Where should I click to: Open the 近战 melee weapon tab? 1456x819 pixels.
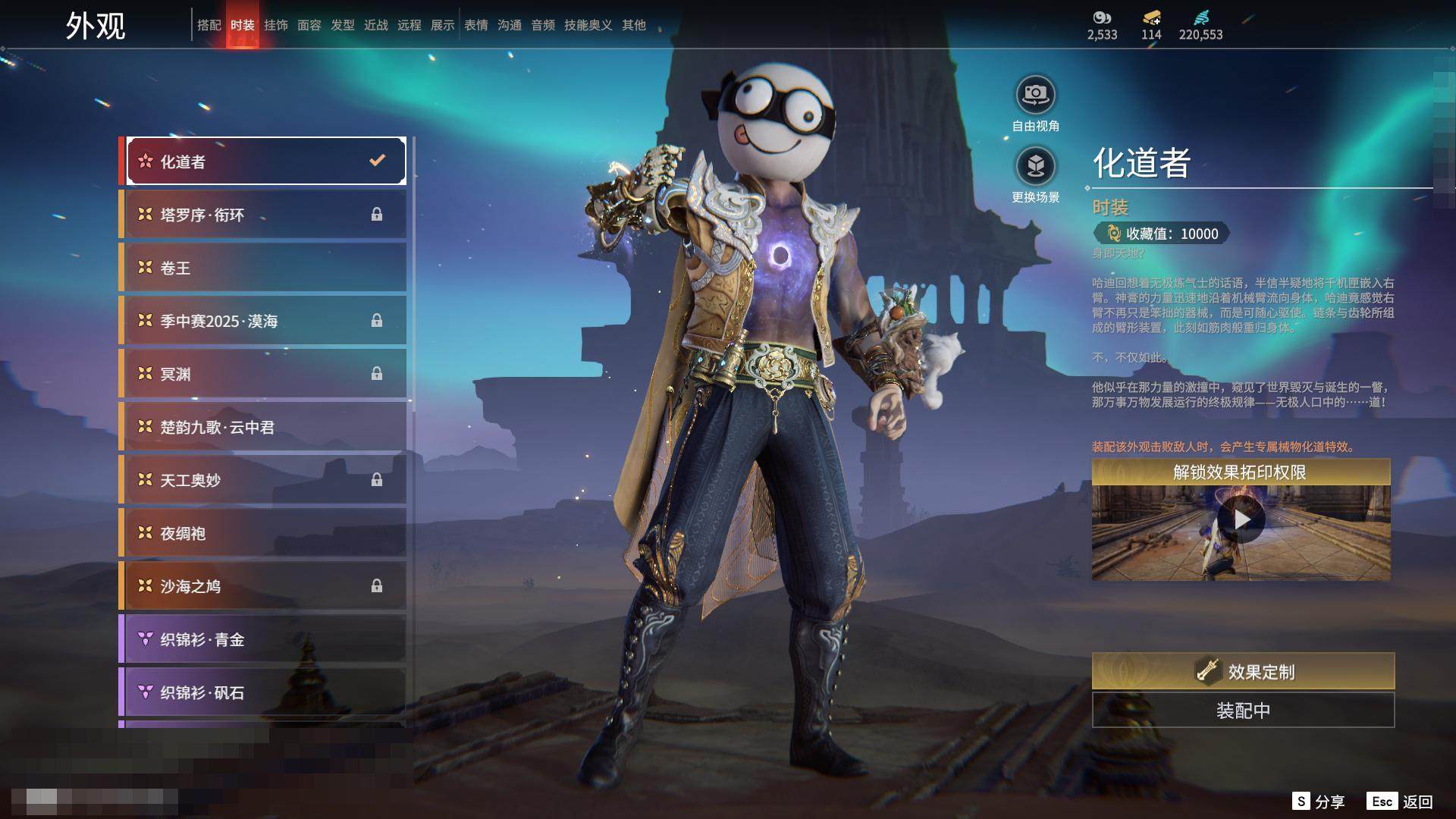(x=375, y=25)
